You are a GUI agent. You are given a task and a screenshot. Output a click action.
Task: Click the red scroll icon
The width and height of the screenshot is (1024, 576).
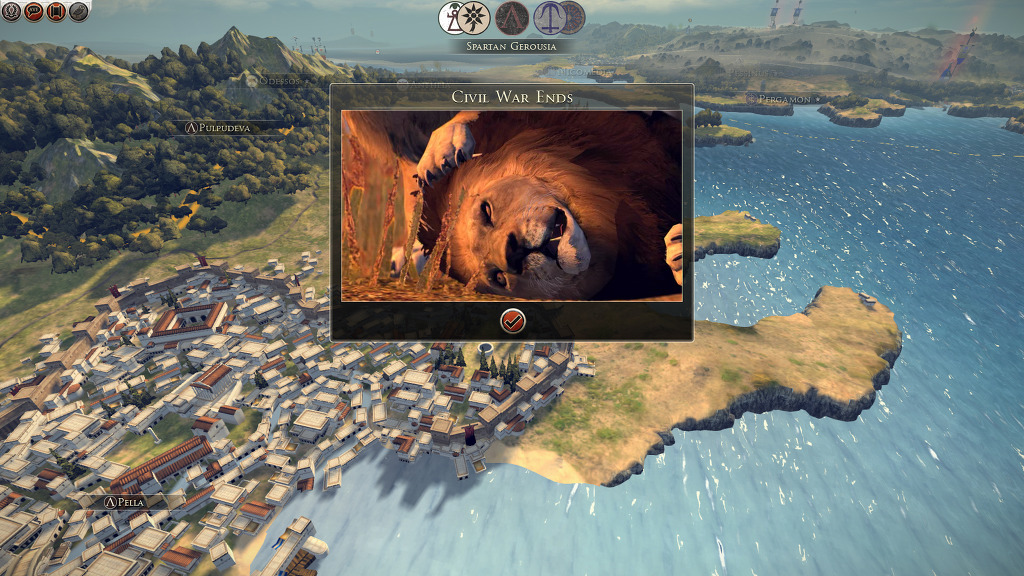tap(55, 11)
